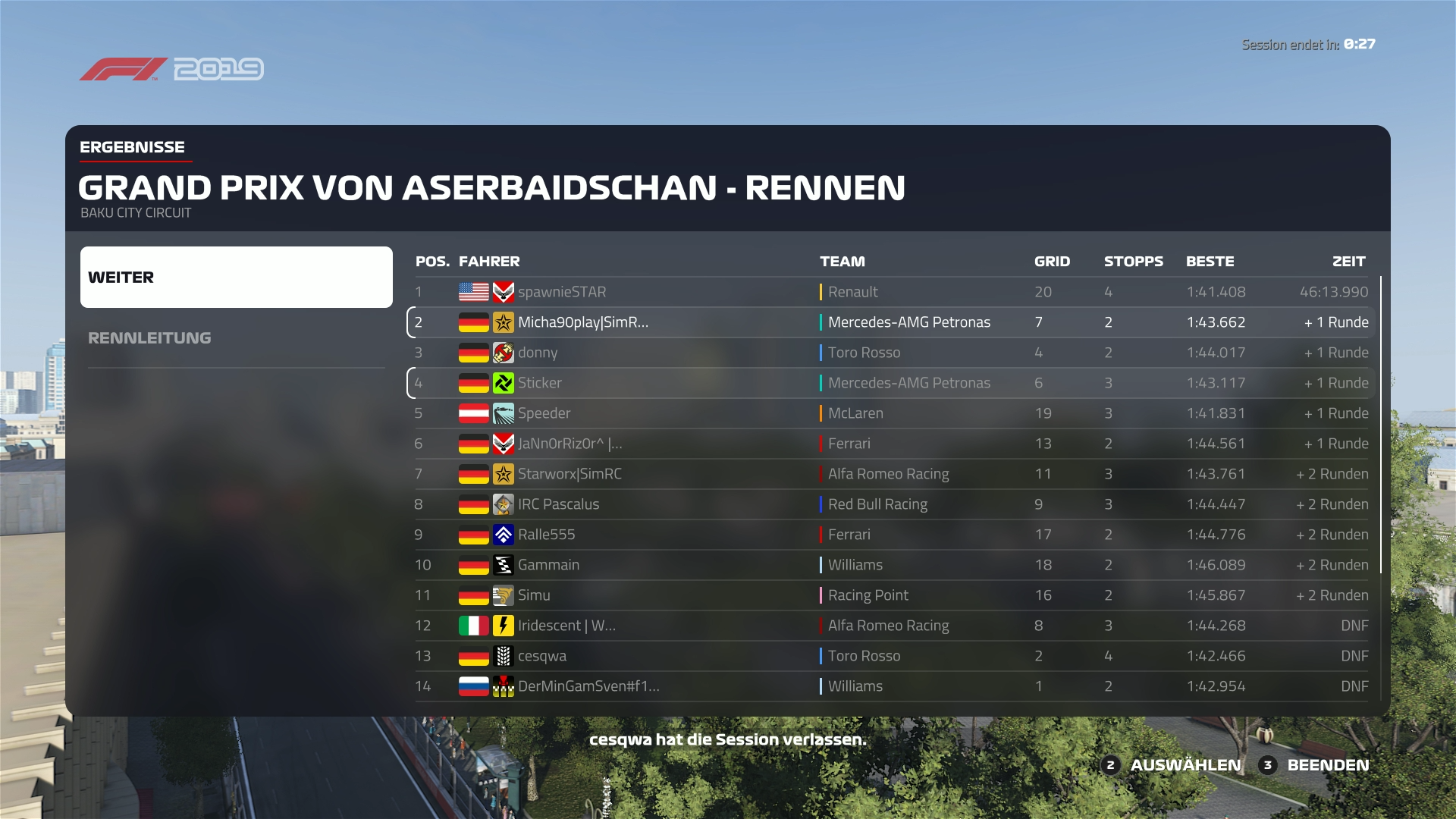This screenshot has width=1456, height=819.
Task: Select donny's Toro Rosso result row
Action: coord(891,353)
